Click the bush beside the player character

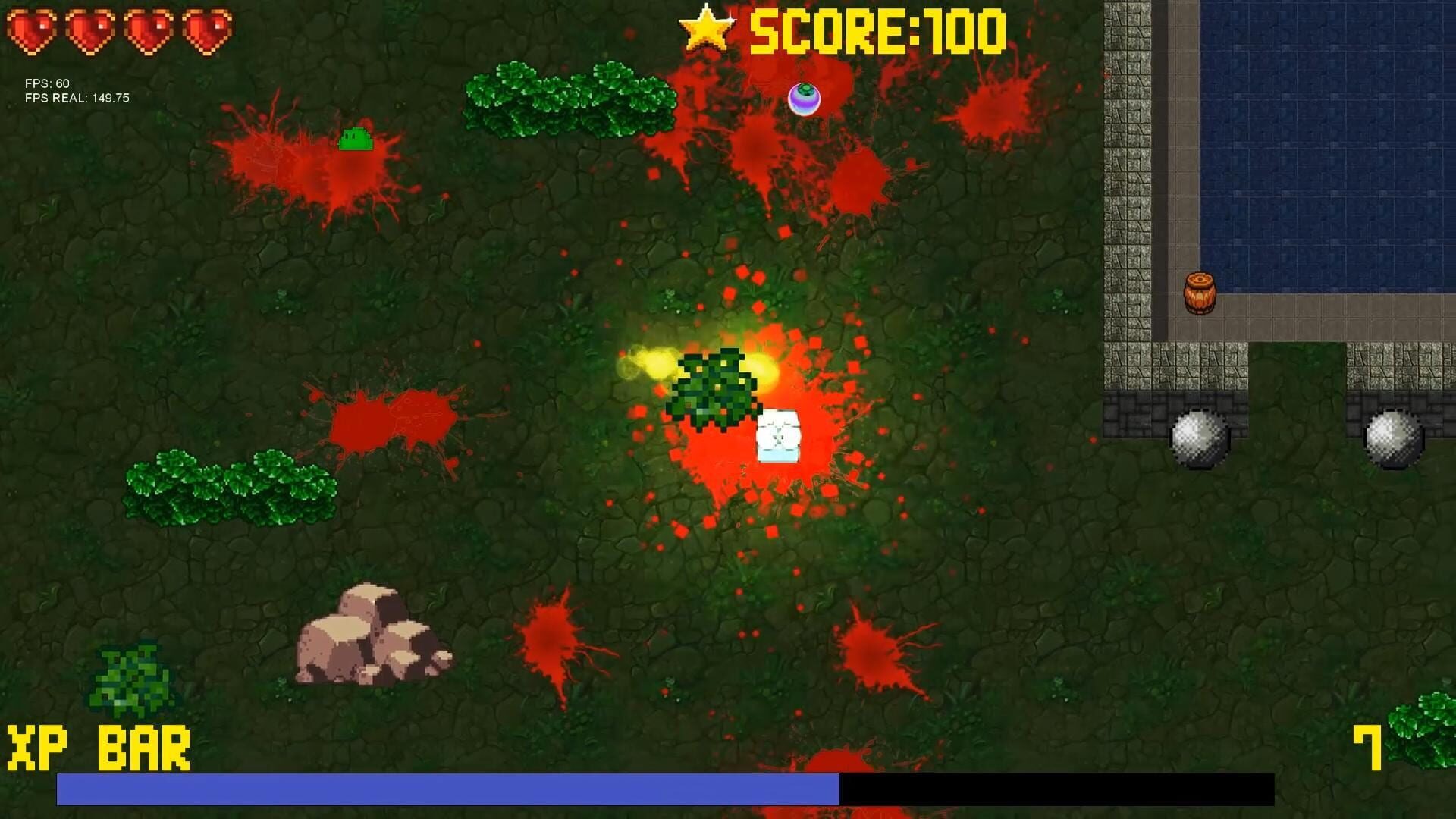pos(711,387)
